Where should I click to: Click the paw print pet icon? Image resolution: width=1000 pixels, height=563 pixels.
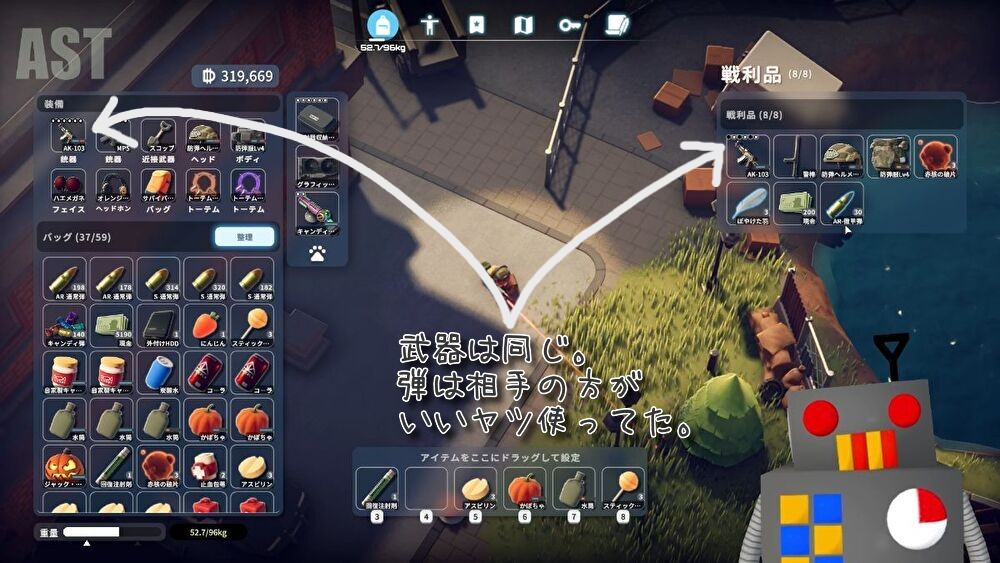[318, 254]
